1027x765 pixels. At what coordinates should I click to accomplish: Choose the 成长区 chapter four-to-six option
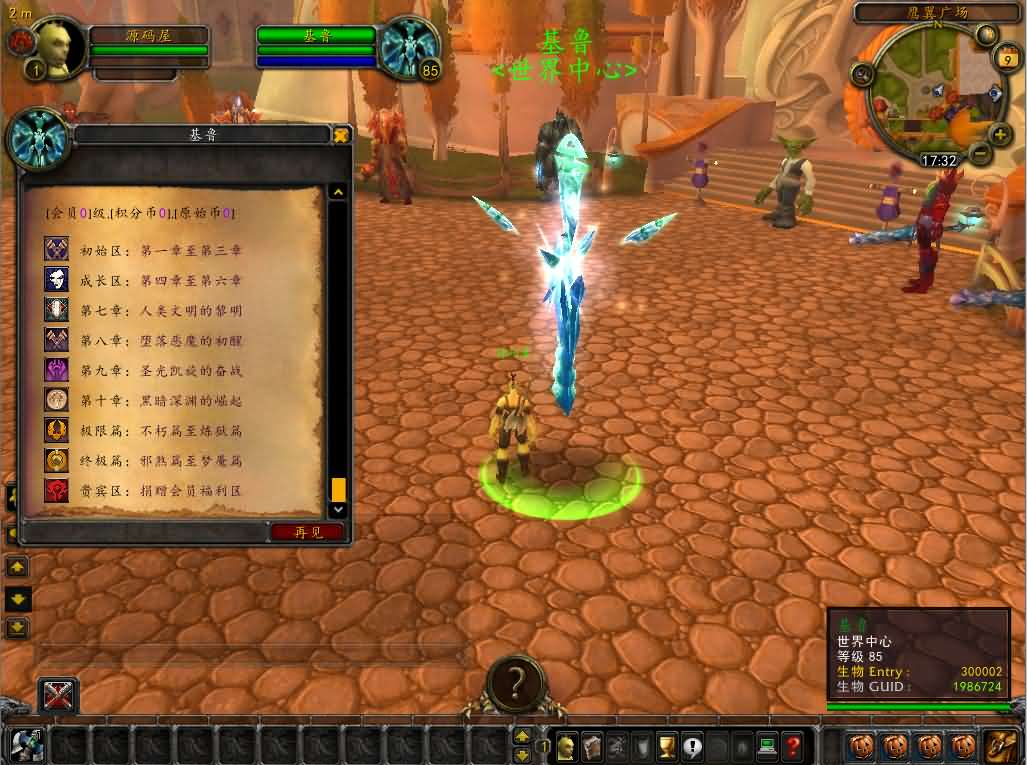[x=160, y=280]
